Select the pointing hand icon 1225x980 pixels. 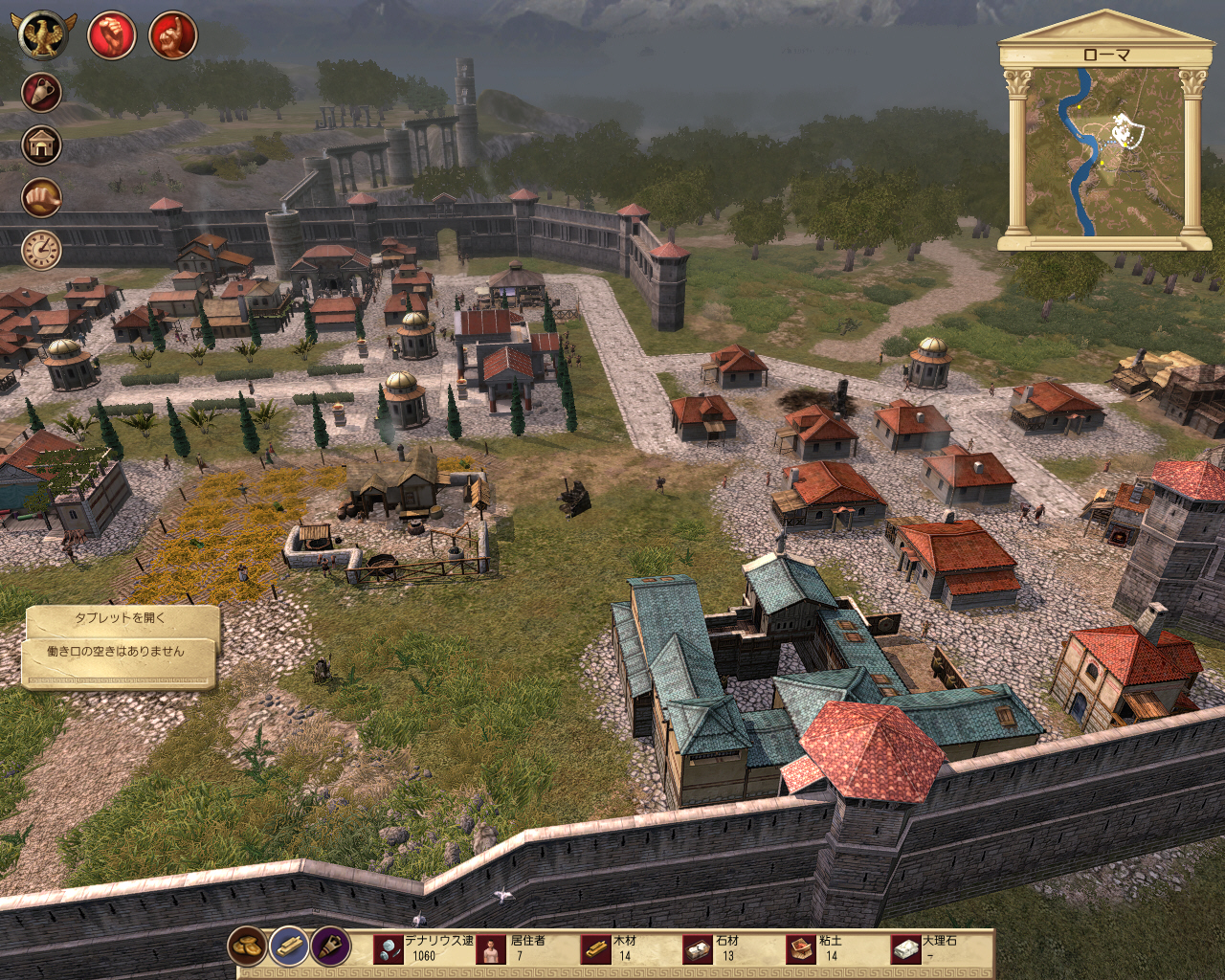[x=41, y=198]
